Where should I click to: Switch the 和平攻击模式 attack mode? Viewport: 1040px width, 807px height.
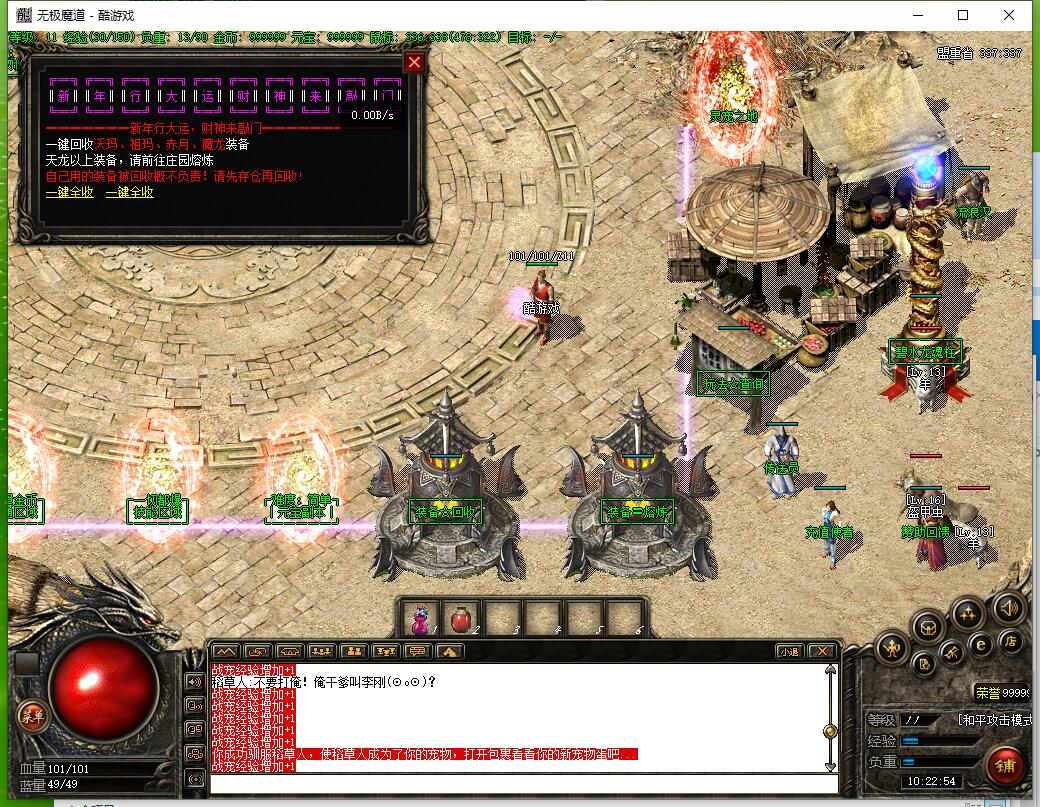(994, 719)
